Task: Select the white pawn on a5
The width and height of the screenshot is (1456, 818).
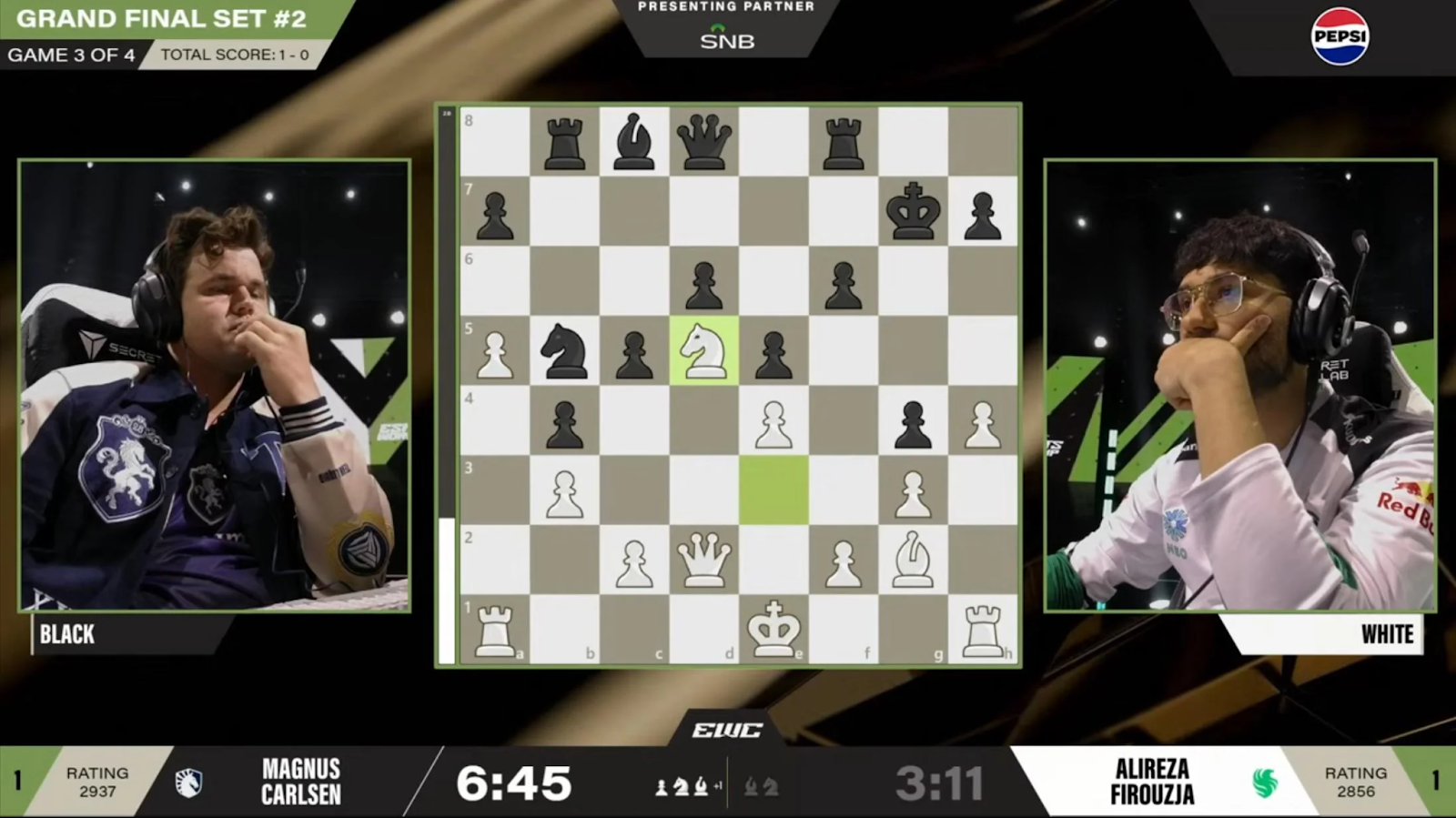Action: pyautogui.click(x=495, y=351)
